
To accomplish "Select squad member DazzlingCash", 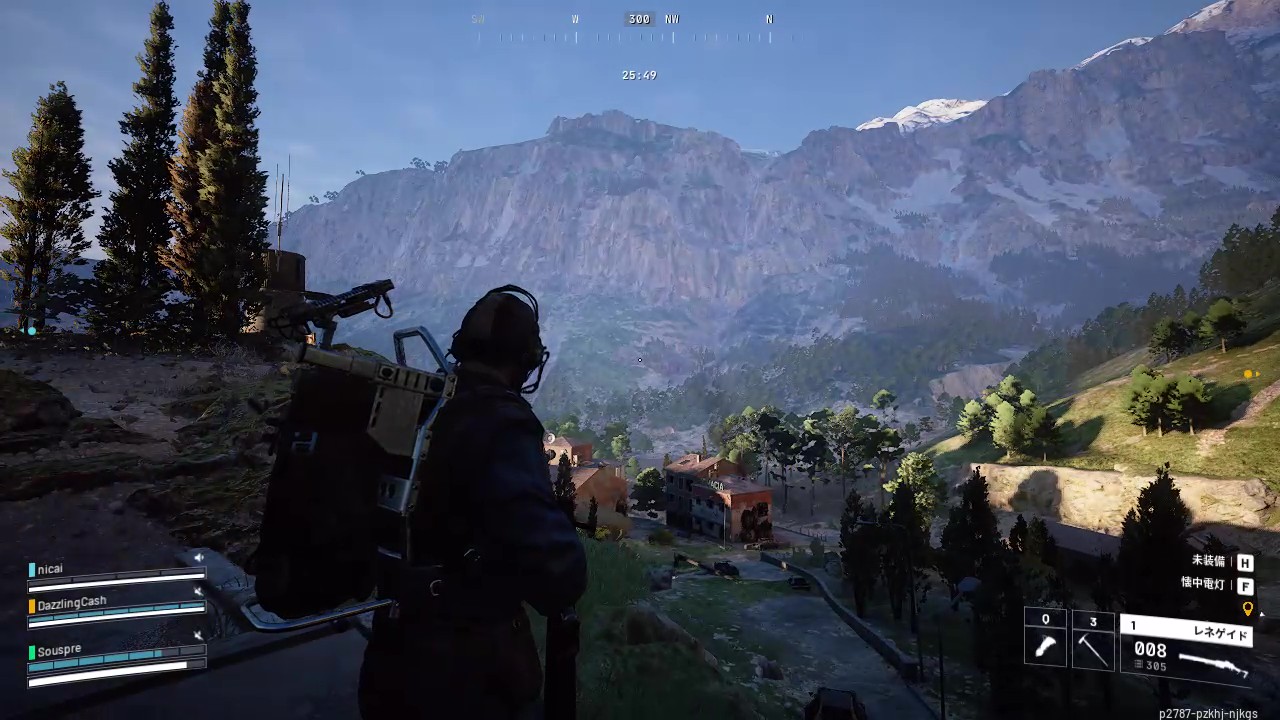I will click(x=73, y=603).
